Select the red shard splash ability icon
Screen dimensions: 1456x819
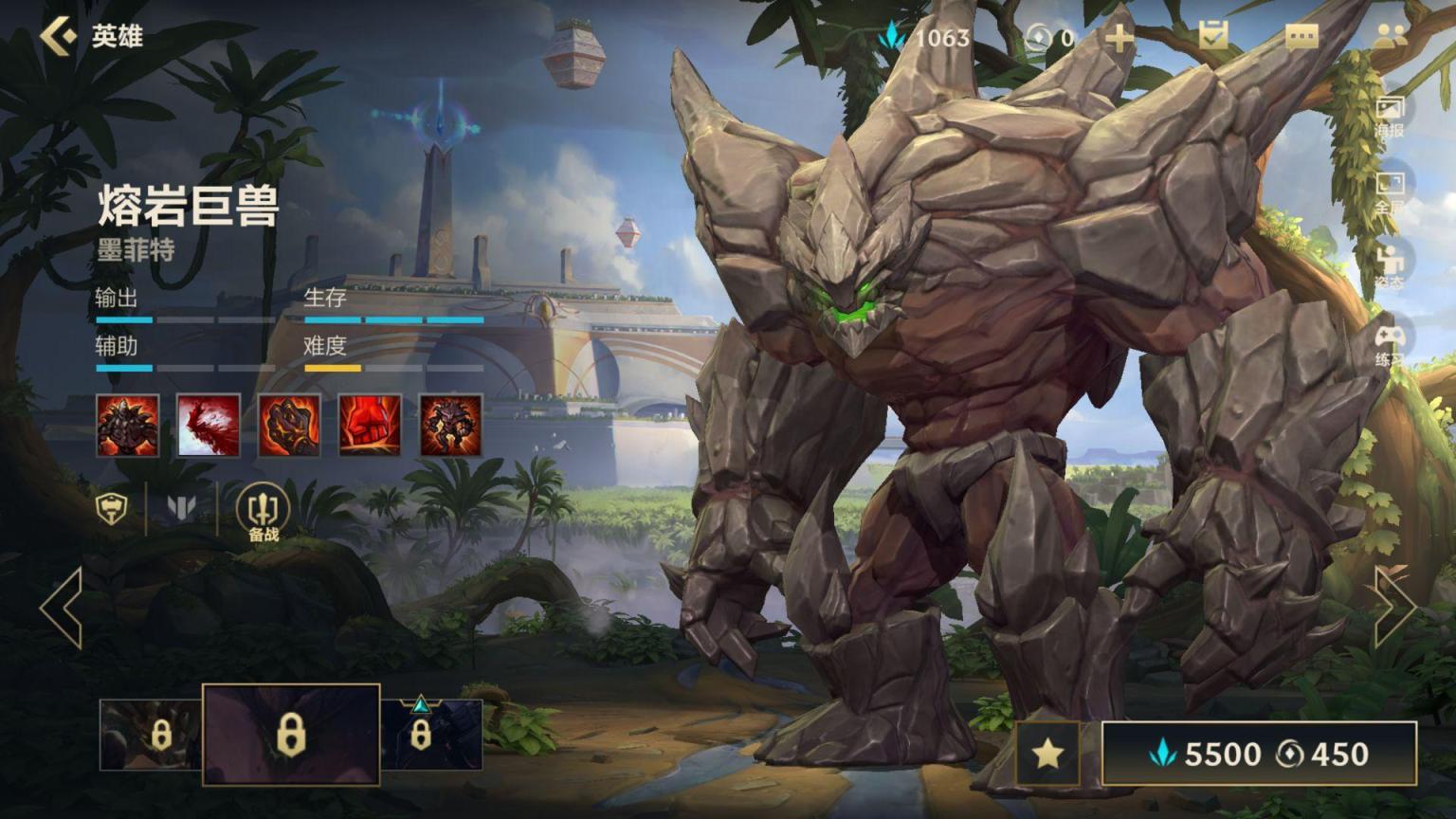pyautogui.click(x=209, y=426)
